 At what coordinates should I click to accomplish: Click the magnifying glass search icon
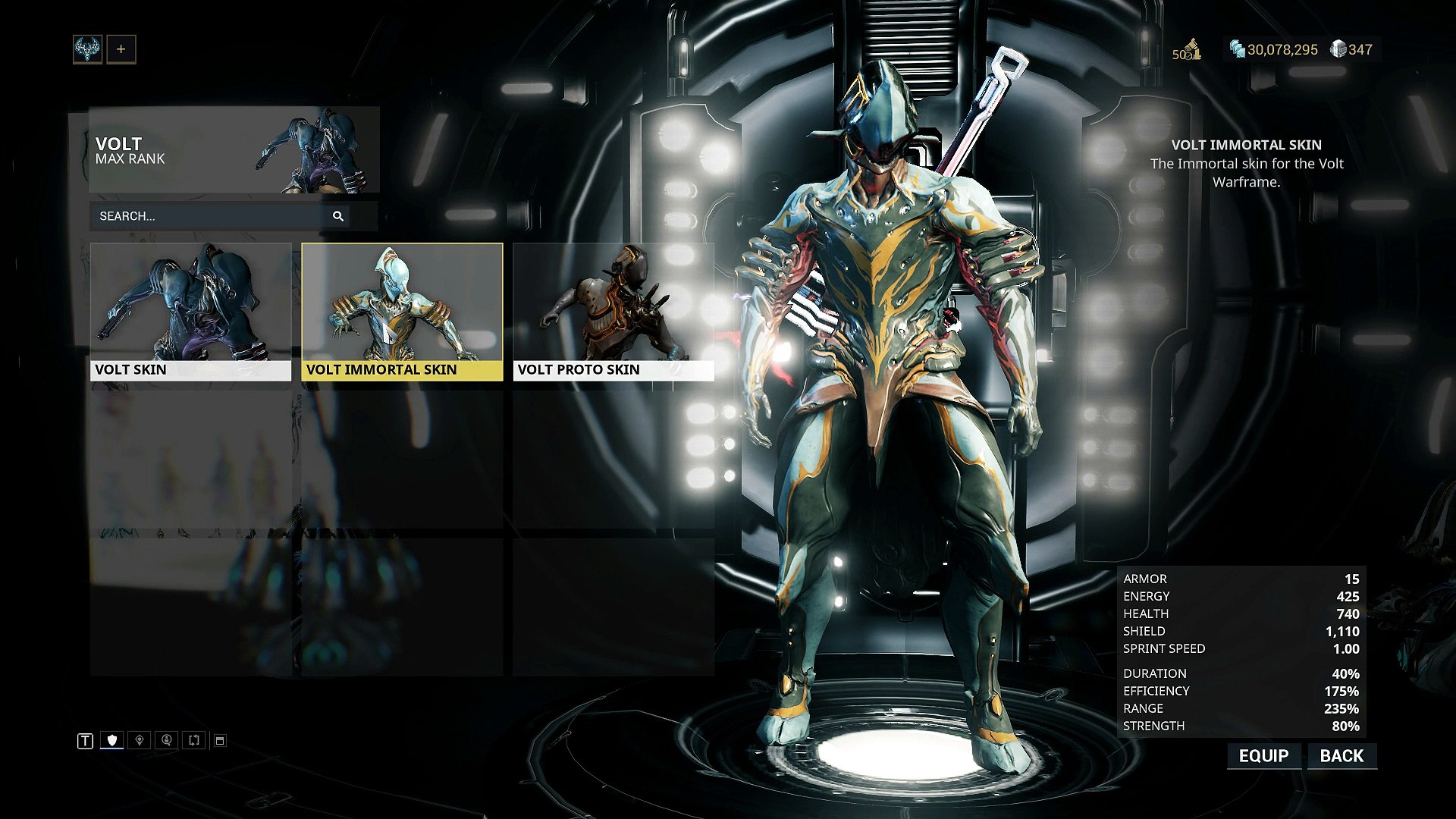tap(338, 216)
